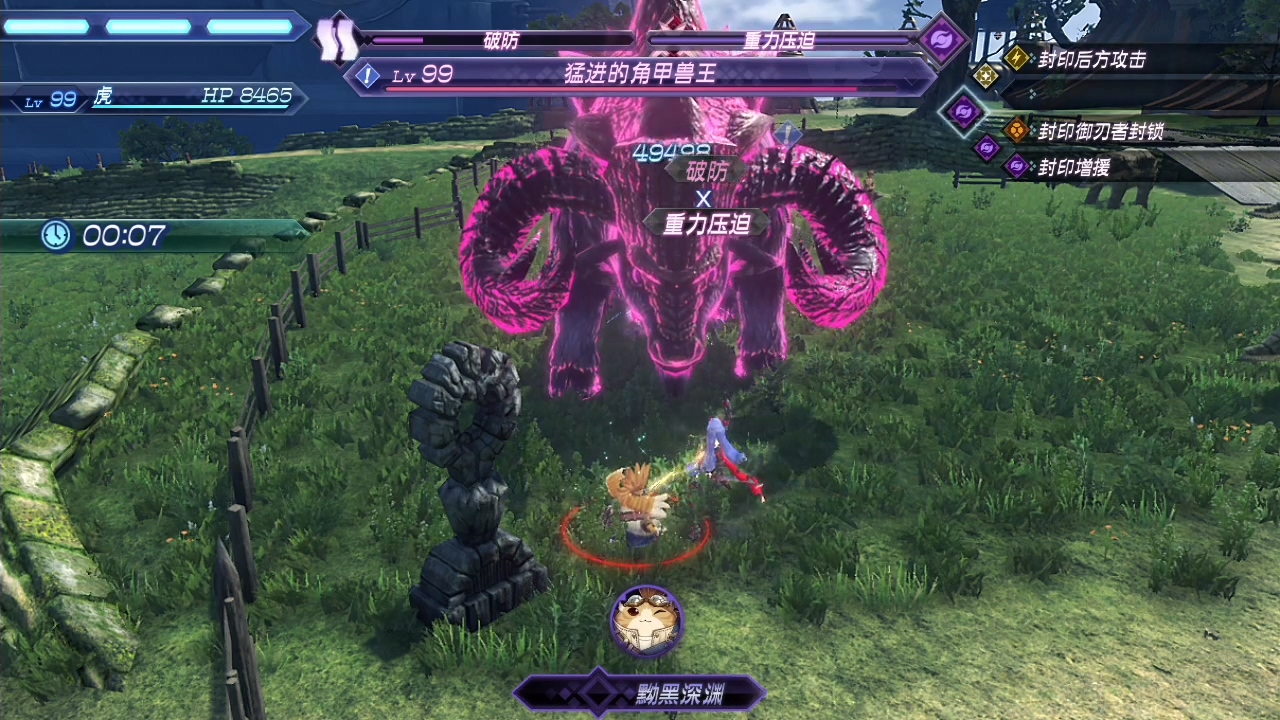Select the 封印增援 seal entry
The width and height of the screenshot is (1280, 720).
click(x=1072, y=167)
